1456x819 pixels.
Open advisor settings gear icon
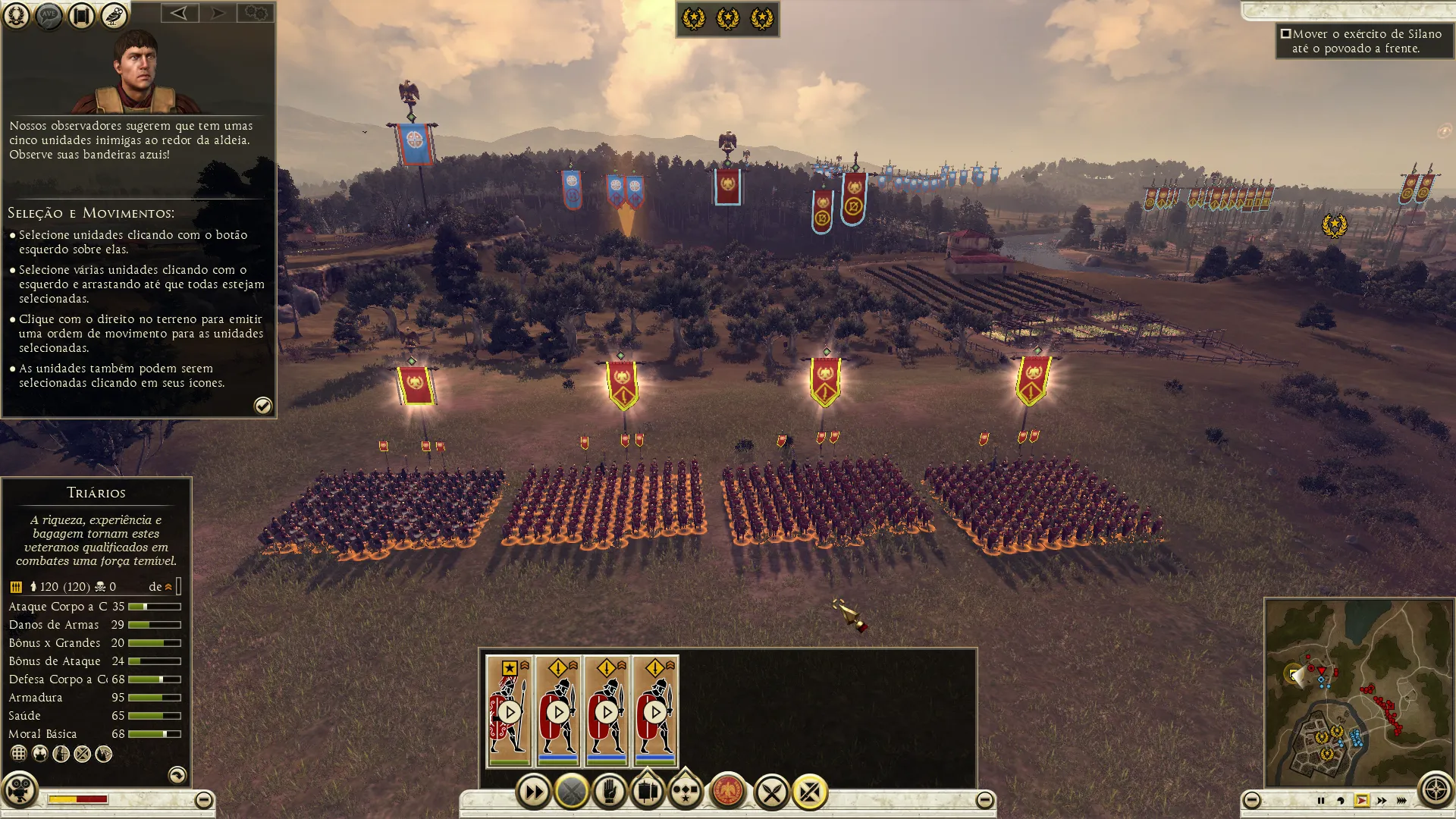pos(256,13)
